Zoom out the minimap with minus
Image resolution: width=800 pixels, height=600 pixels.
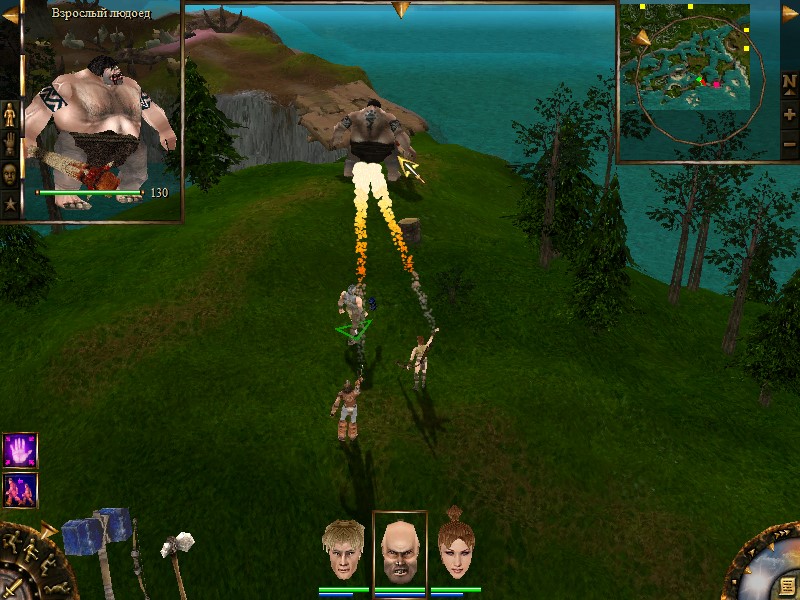[x=789, y=144]
